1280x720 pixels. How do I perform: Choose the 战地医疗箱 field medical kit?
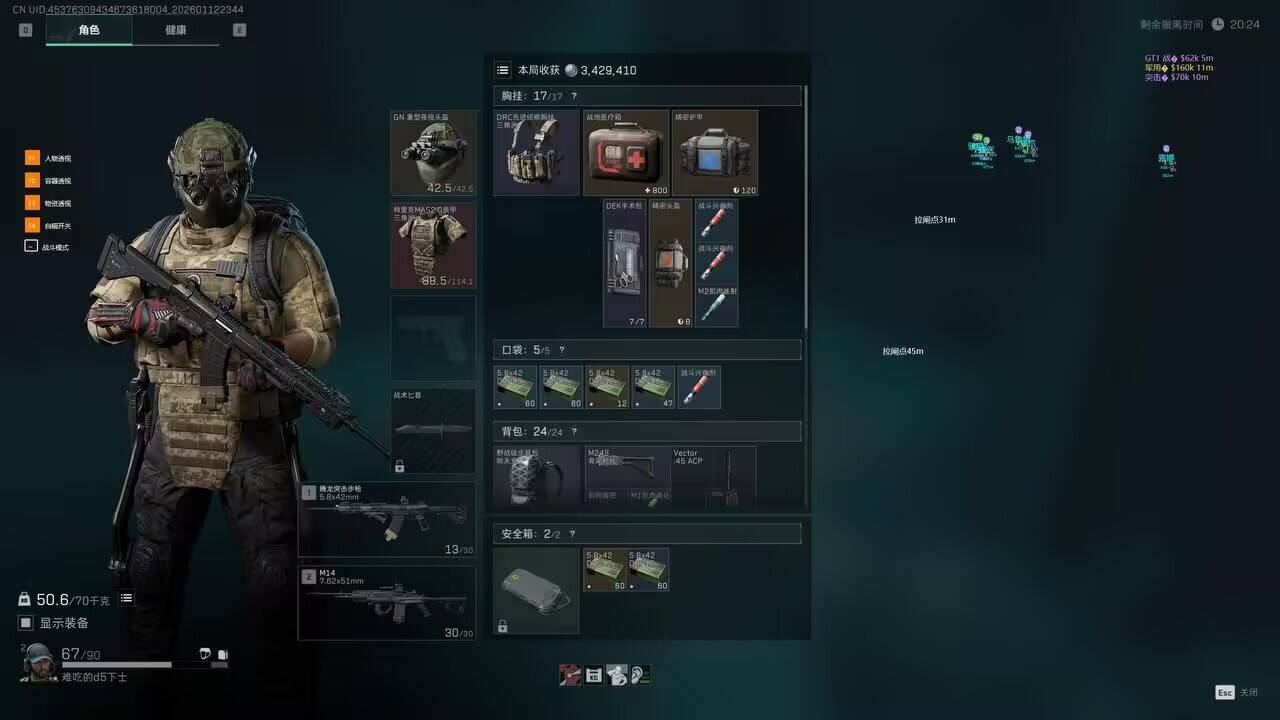tap(626, 153)
